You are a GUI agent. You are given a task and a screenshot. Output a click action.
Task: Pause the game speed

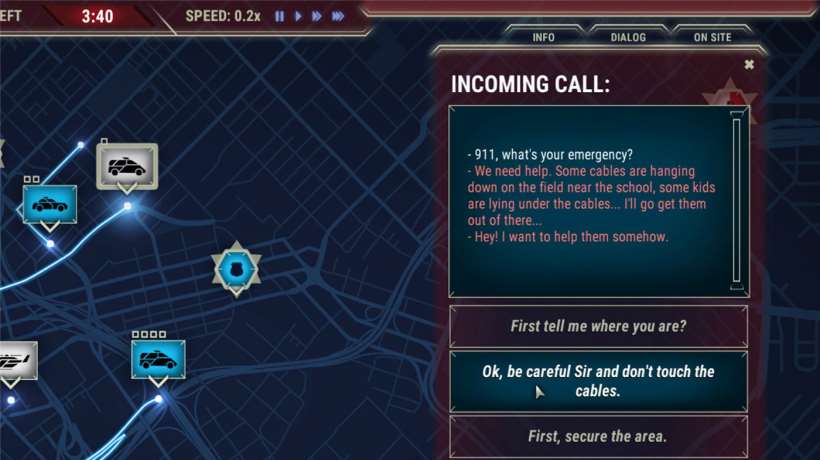(280, 17)
